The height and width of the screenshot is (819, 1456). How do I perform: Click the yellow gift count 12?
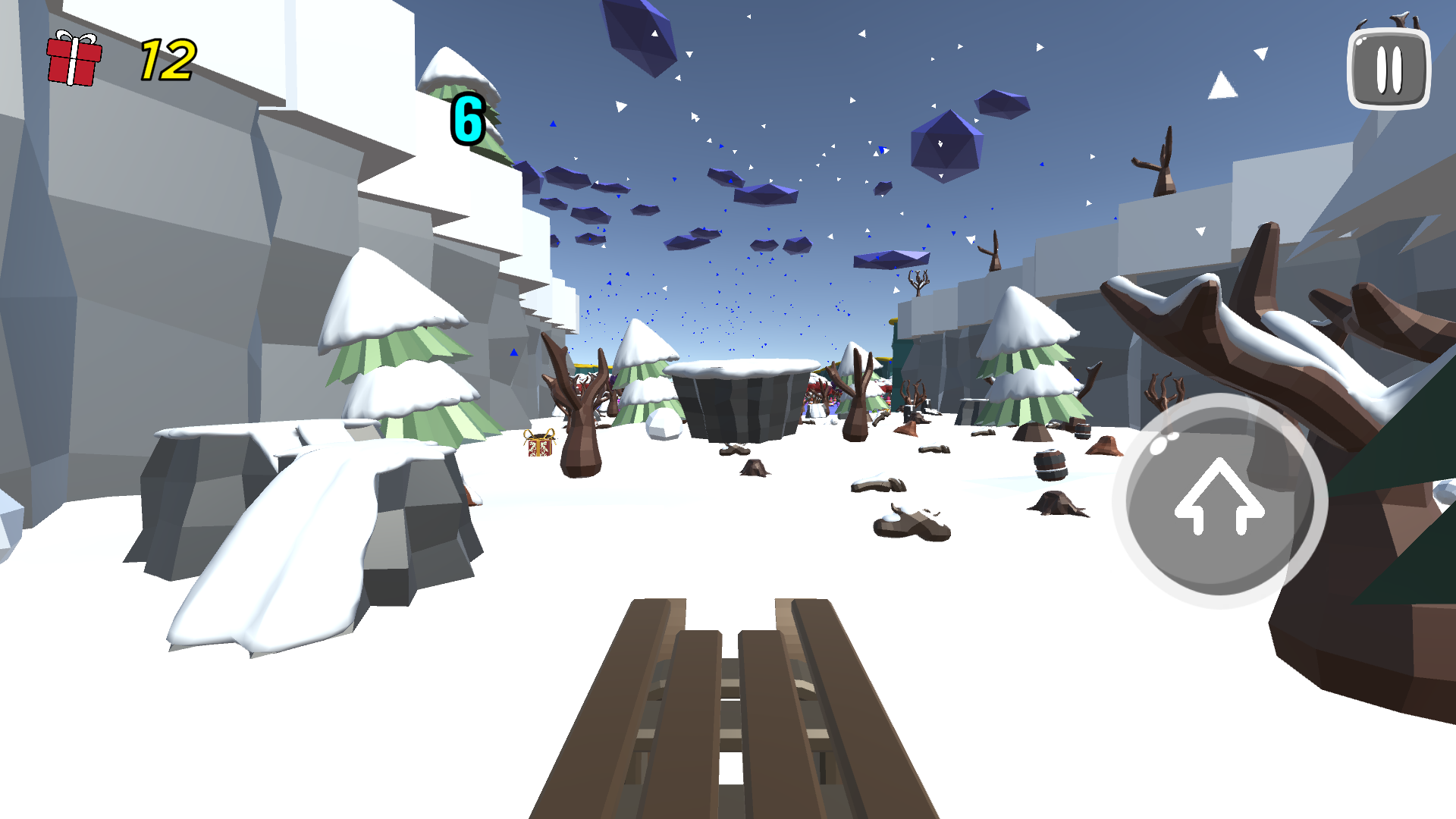tap(166, 58)
